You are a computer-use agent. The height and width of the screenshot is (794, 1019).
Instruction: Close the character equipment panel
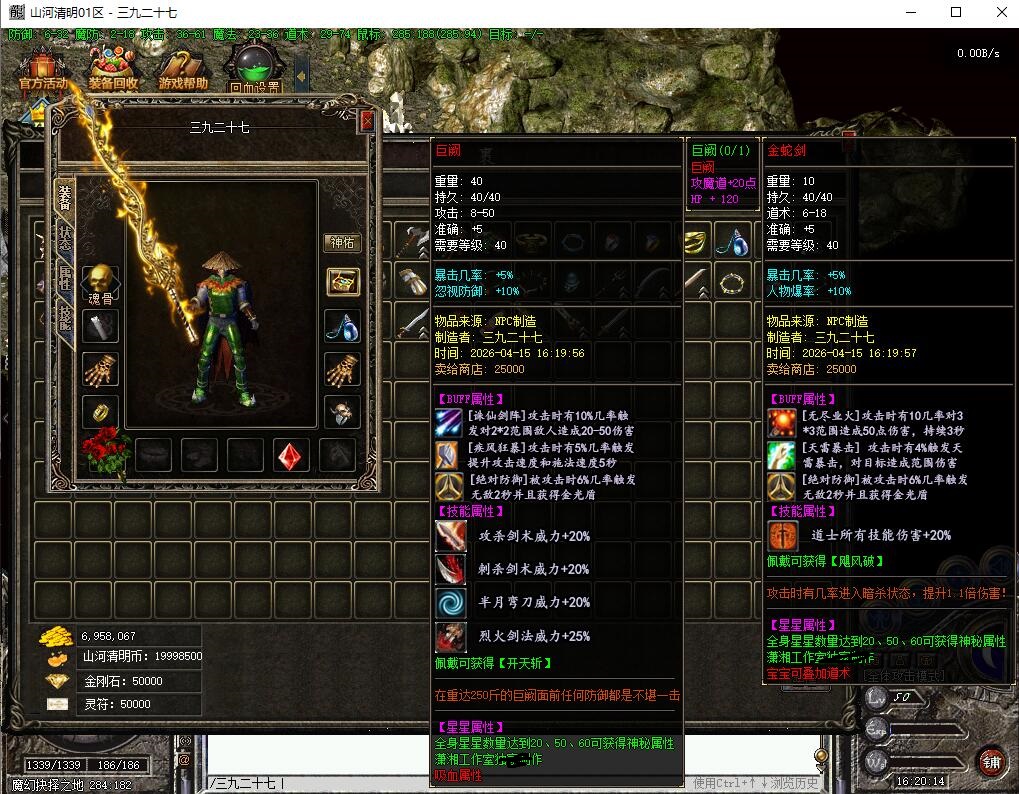click(367, 121)
